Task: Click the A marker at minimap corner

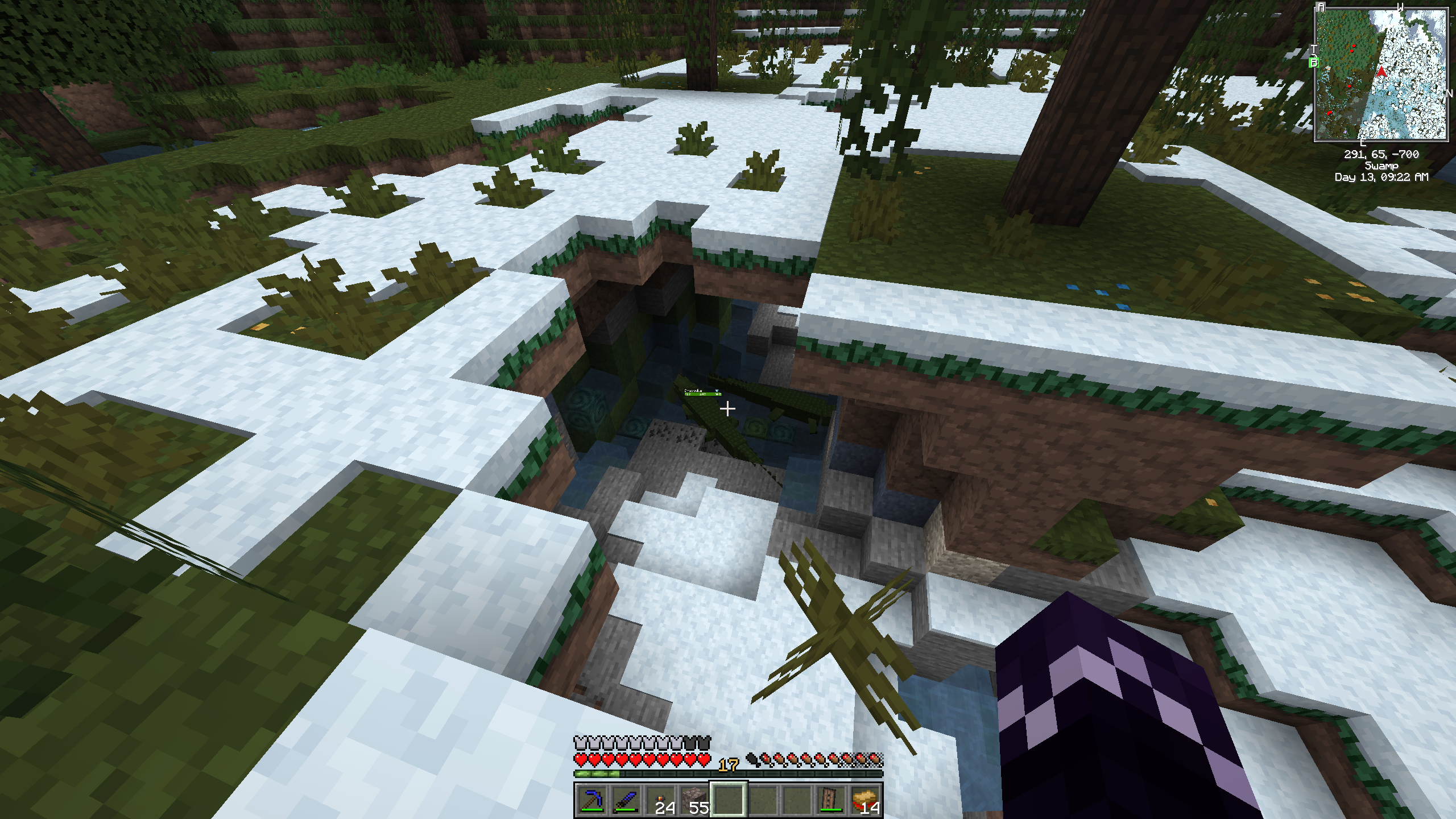Action: [1321, 7]
